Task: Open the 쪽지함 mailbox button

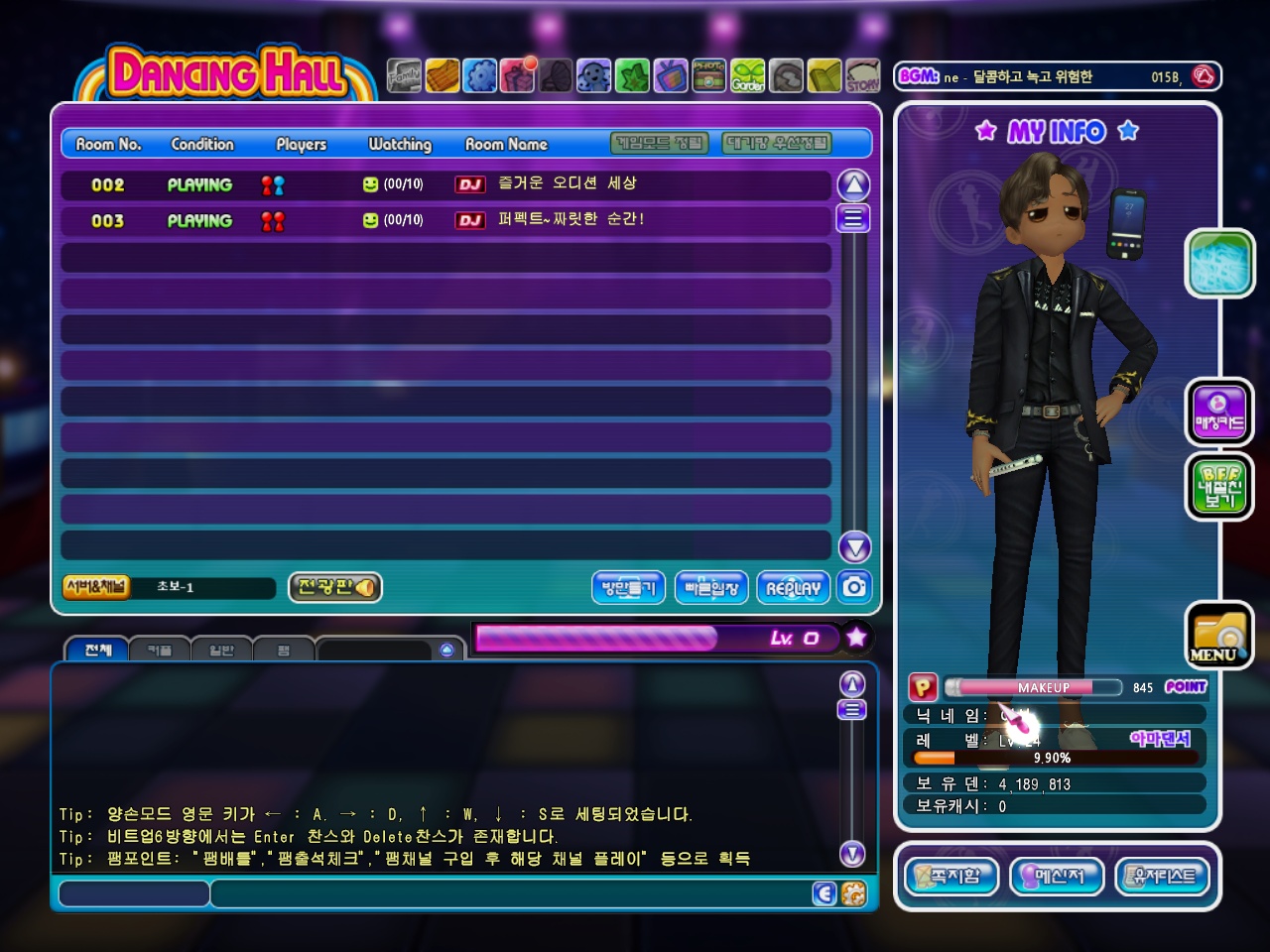Action: point(952,877)
